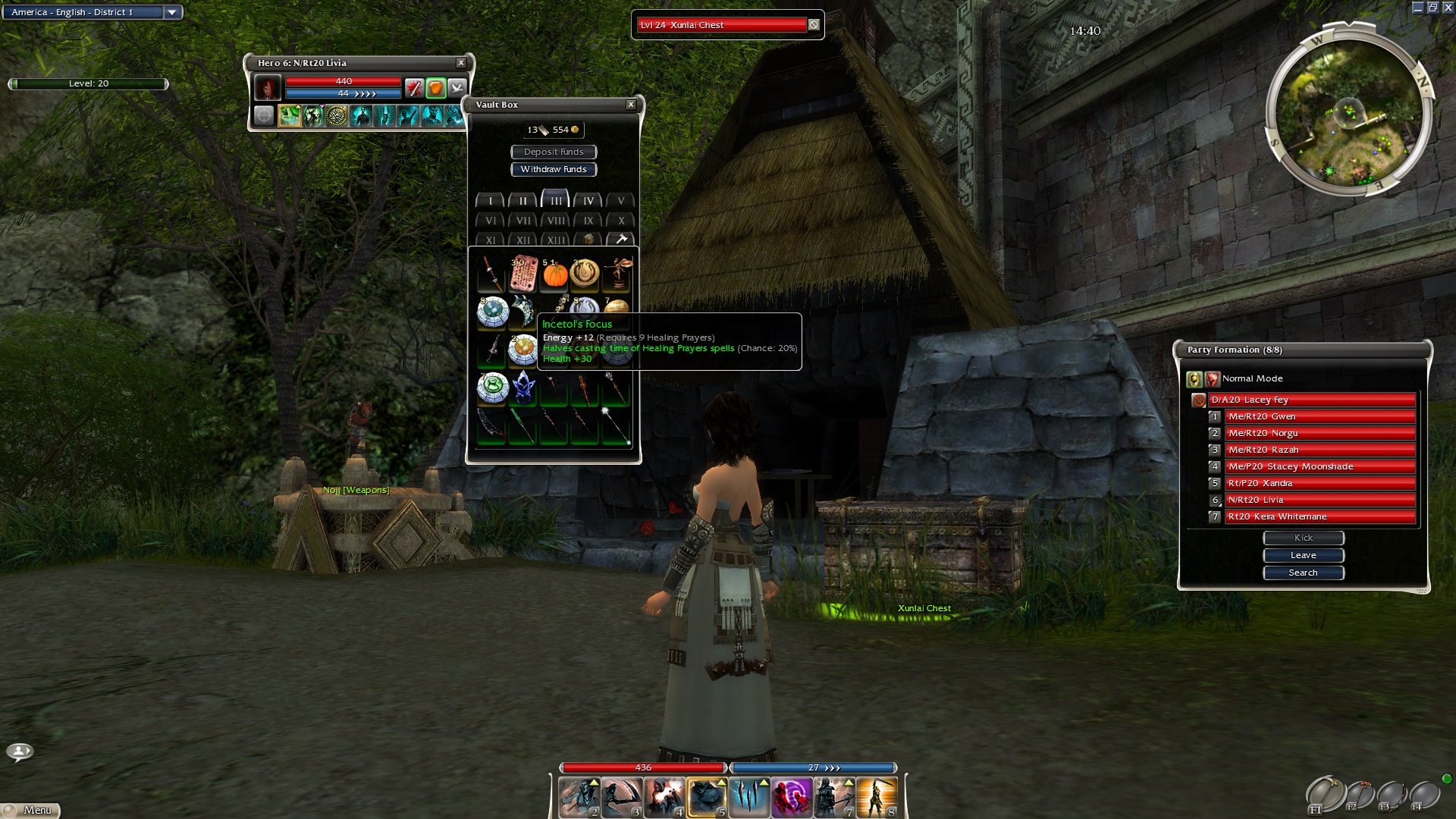Select the pumpkin item stack
The image size is (1456, 819).
(555, 275)
